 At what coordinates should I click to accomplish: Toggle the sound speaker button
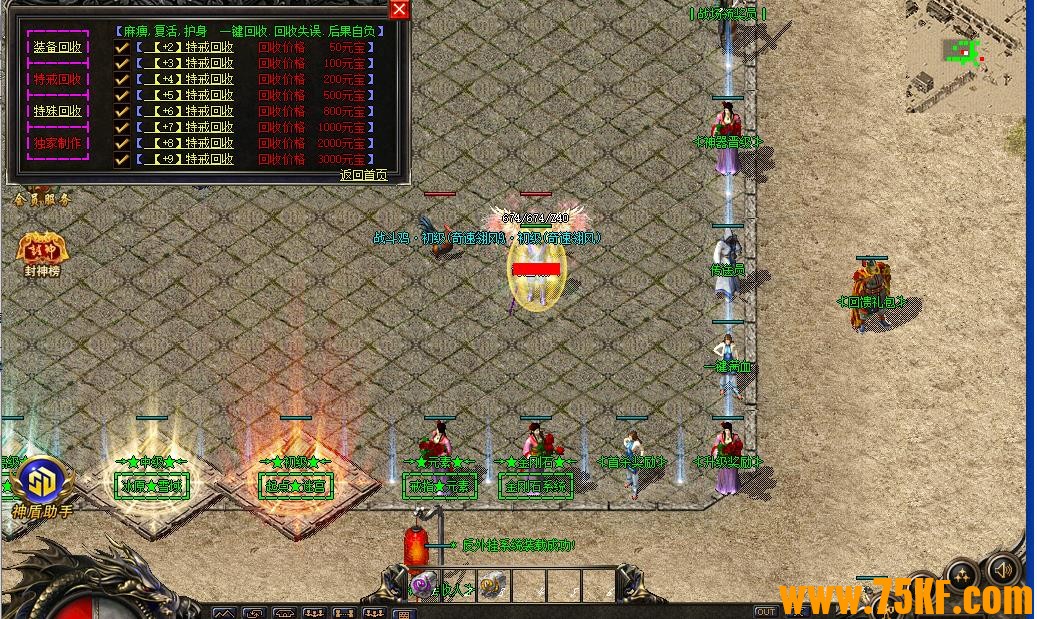[x=1002, y=570]
